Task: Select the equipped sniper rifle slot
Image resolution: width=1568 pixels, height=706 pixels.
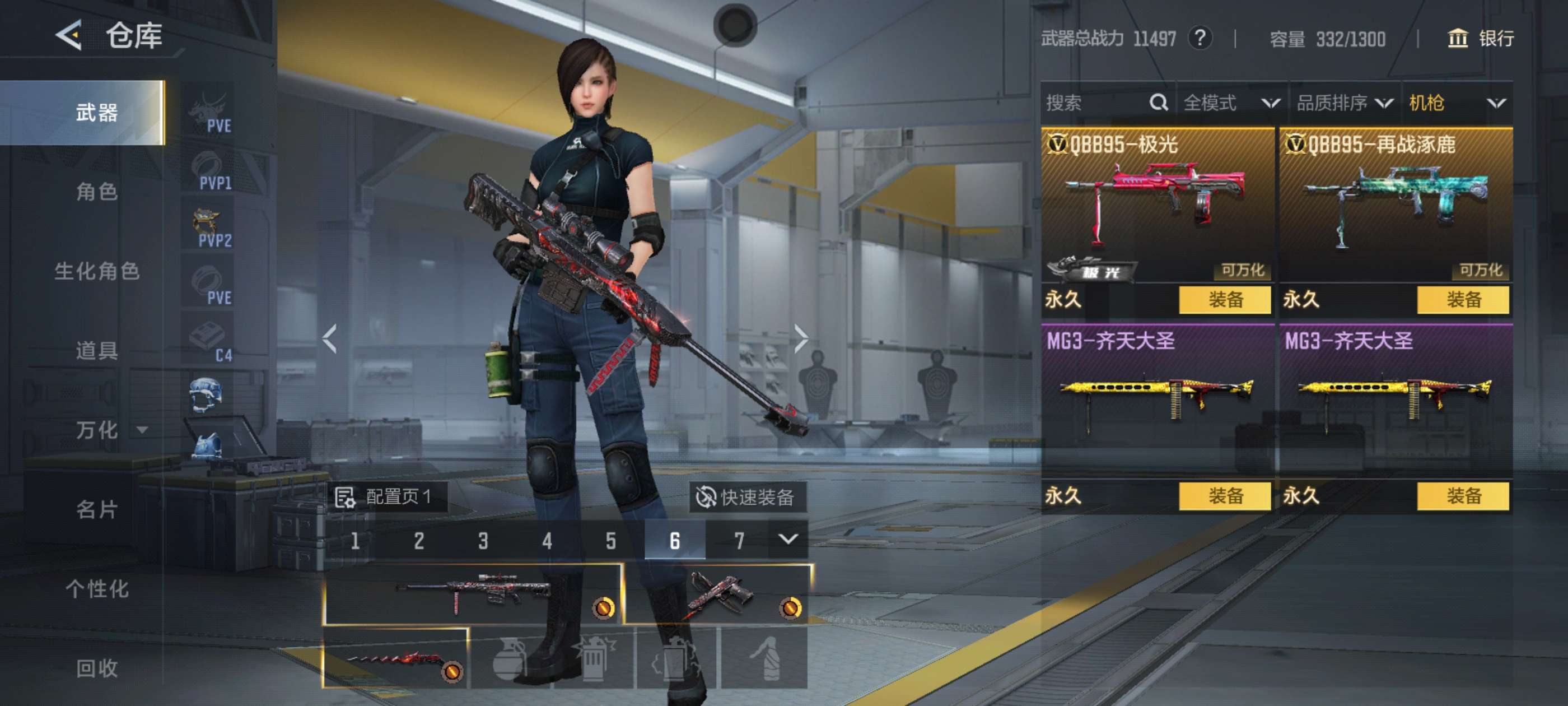Action: [473, 594]
